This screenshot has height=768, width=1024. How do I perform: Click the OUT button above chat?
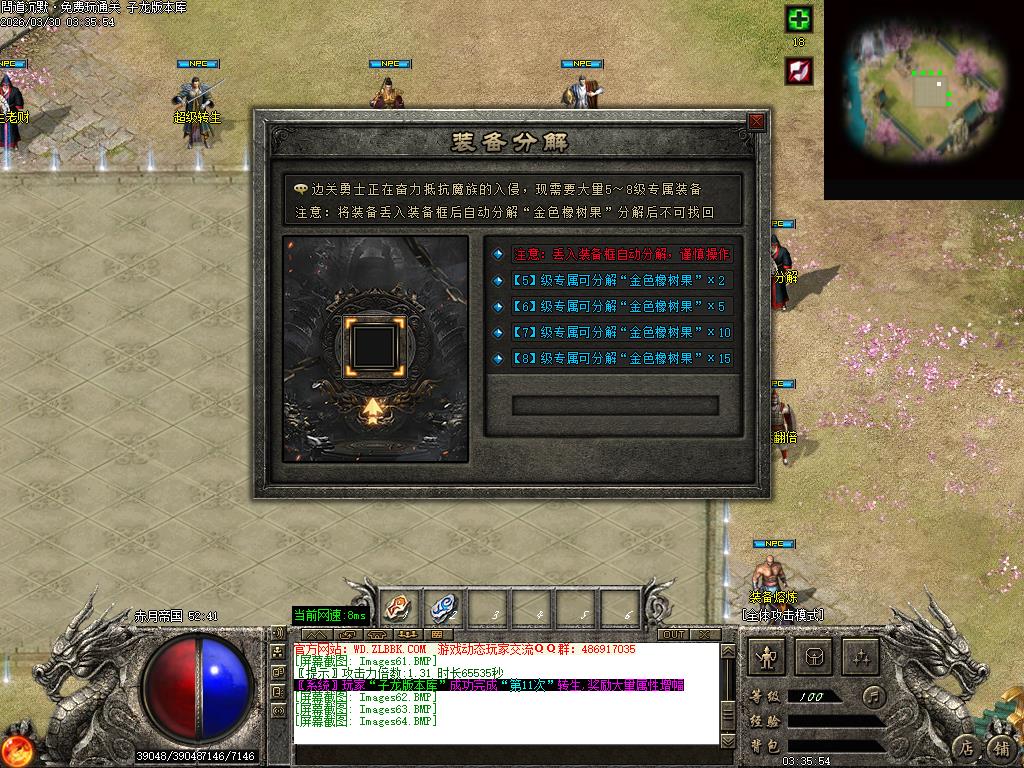[x=673, y=634]
